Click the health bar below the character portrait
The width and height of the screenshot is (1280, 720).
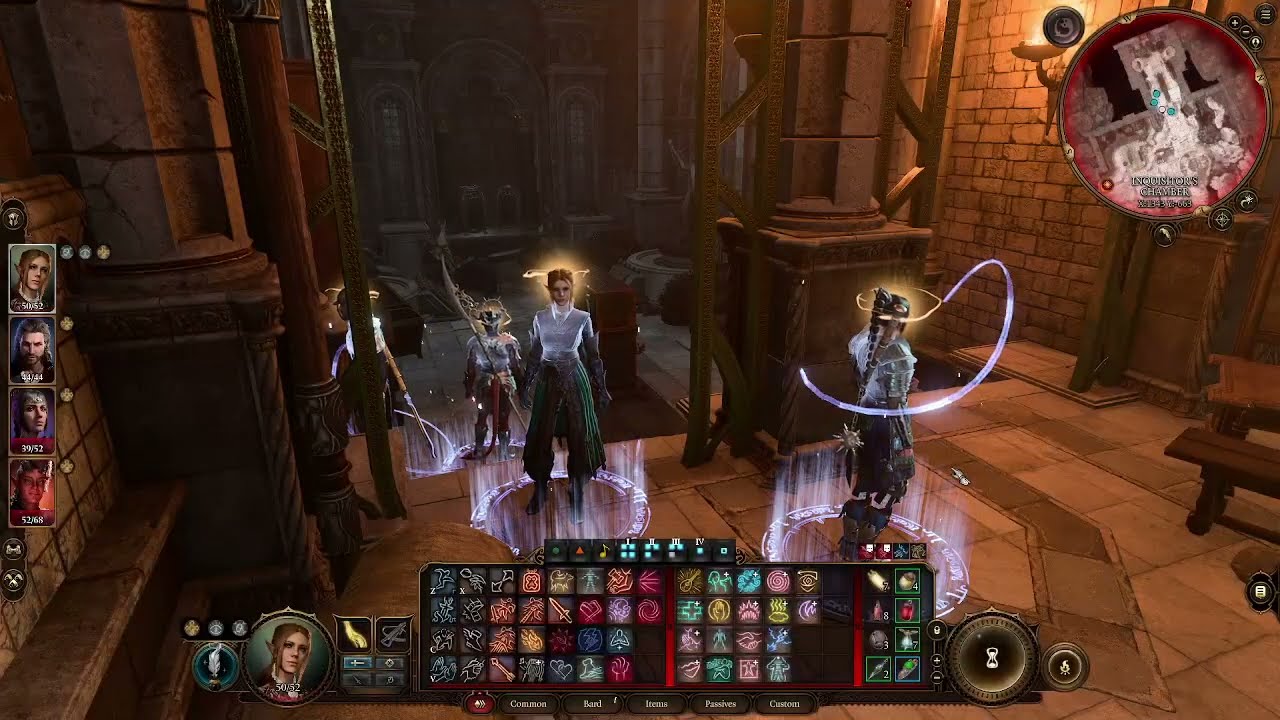288,687
